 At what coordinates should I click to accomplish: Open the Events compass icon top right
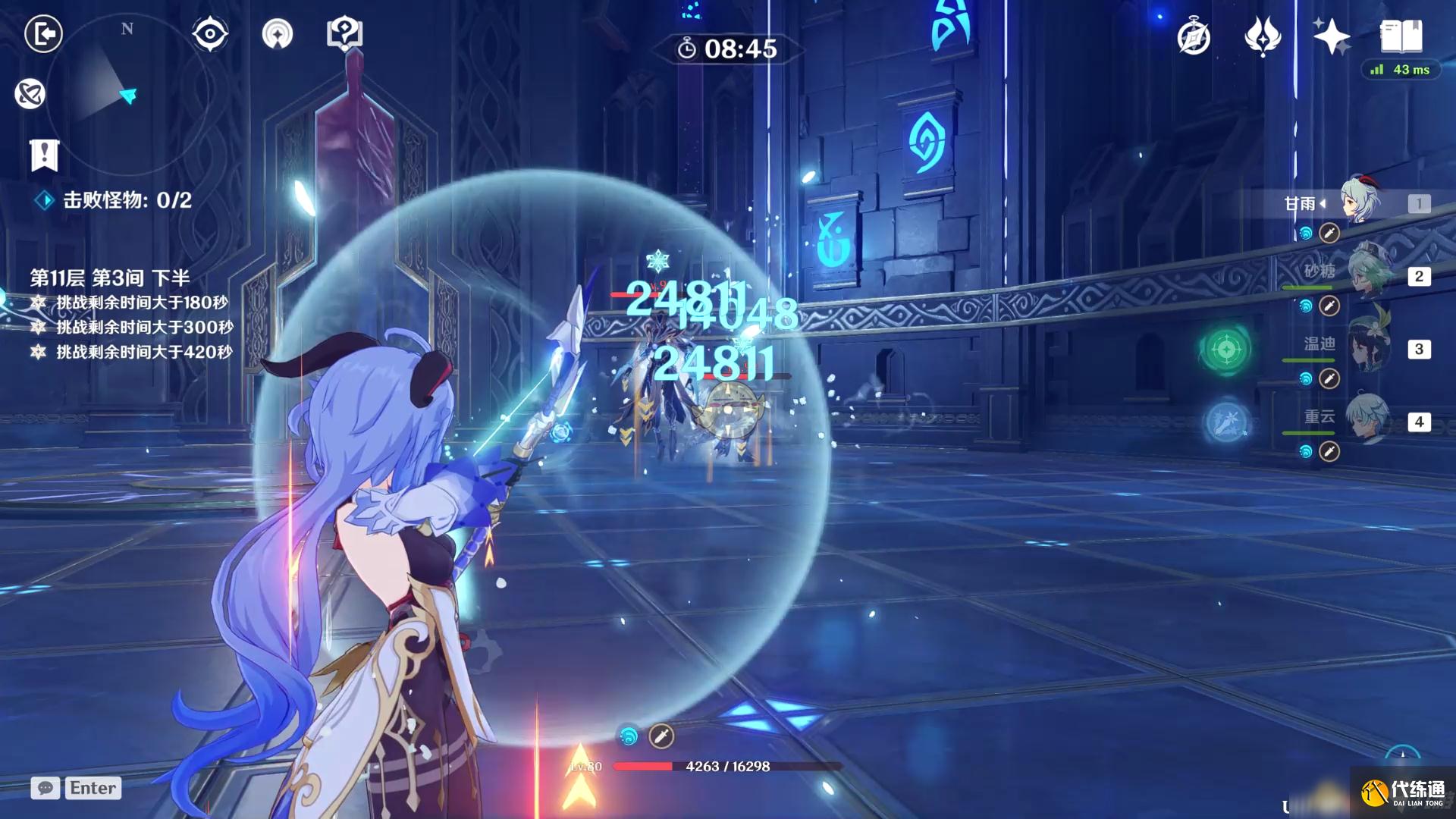coord(1193,36)
